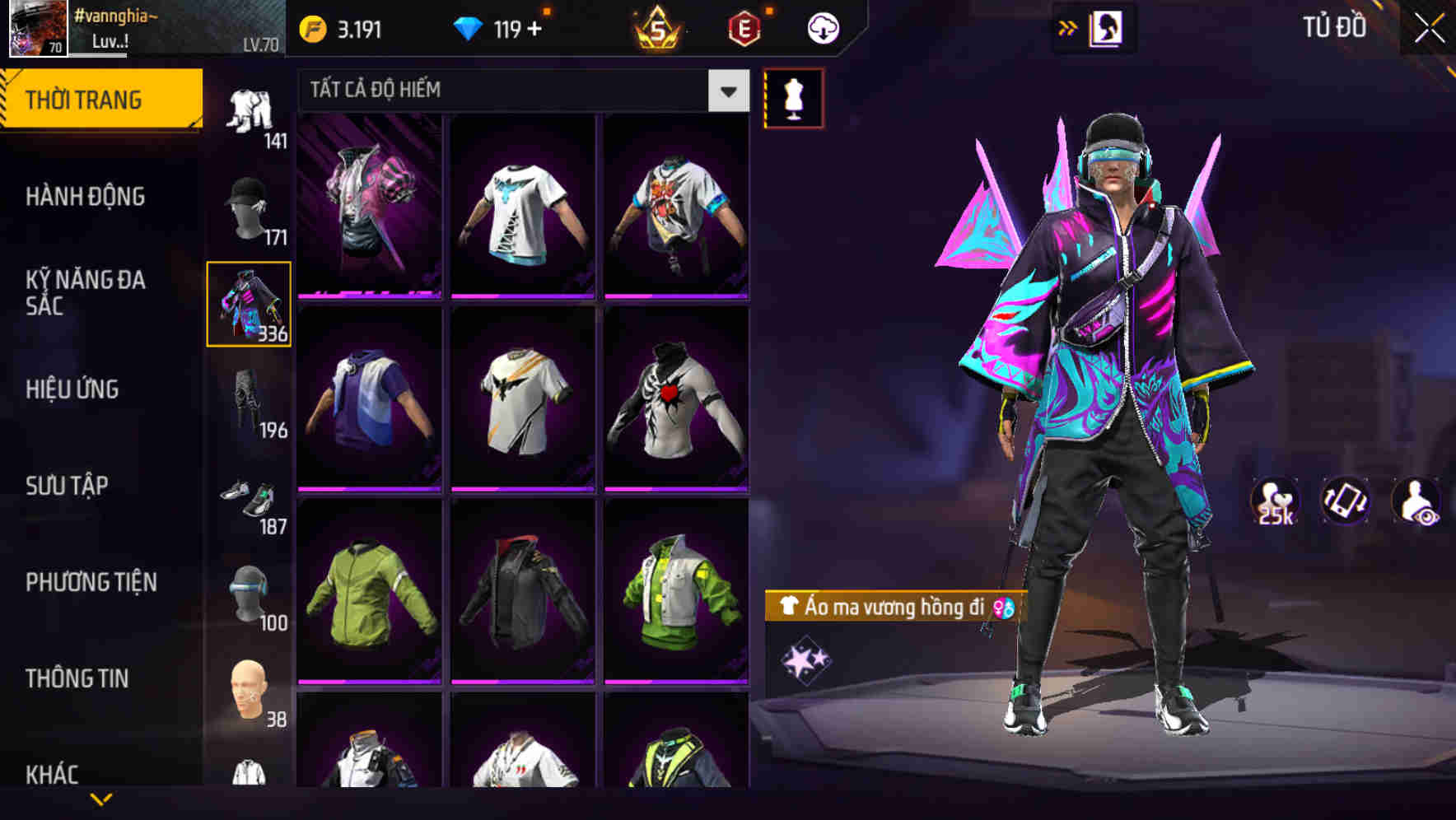Click the double-arrow collapse chevron near top right
Screen dimensions: 1456x820
pos(1068,26)
